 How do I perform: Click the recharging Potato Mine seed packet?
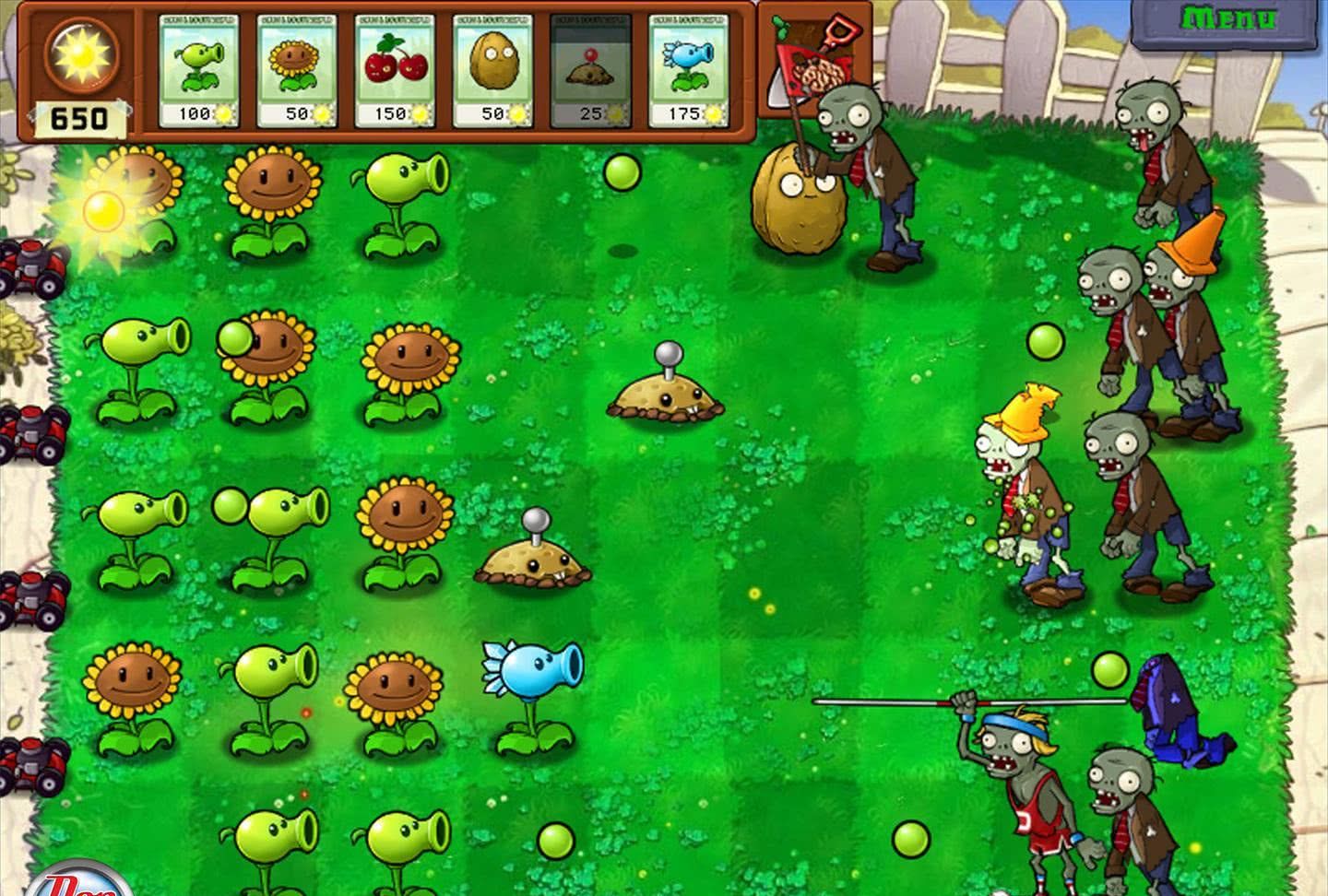[x=590, y=71]
